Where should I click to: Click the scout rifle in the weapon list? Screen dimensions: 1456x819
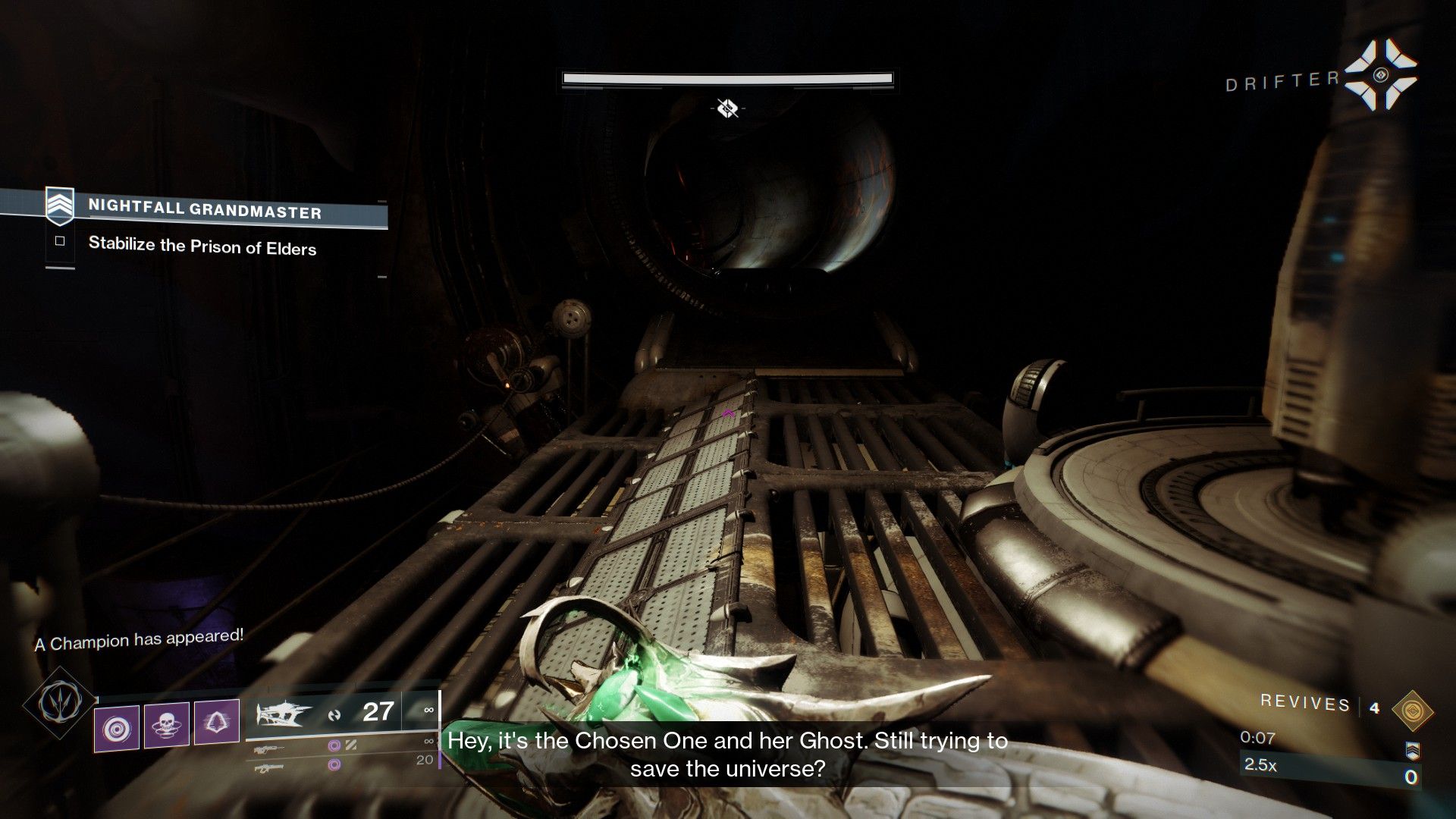click(x=269, y=749)
